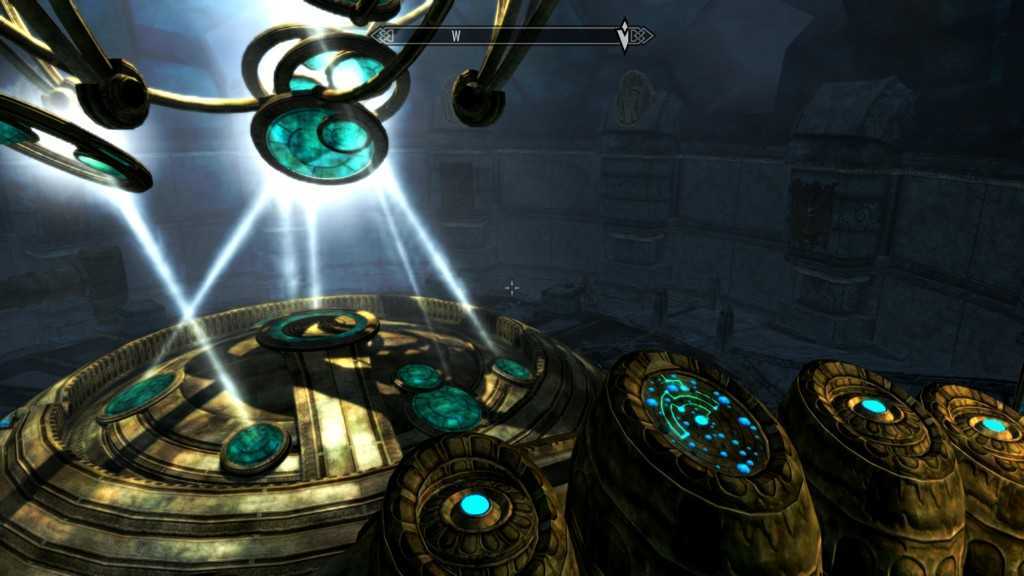Screen dimensions: 1024x576
Task: Select the compass bar at the top
Action: 512,36
